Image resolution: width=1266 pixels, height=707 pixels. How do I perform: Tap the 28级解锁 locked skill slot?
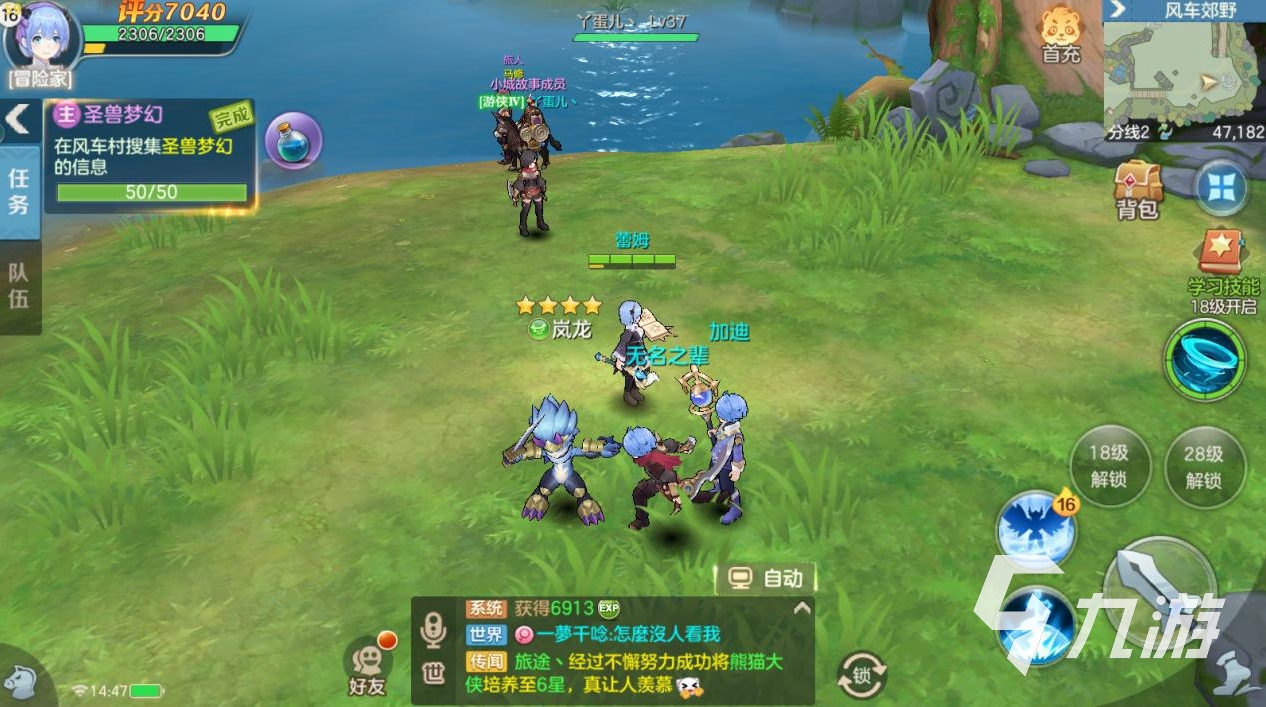(x=1204, y=466)
